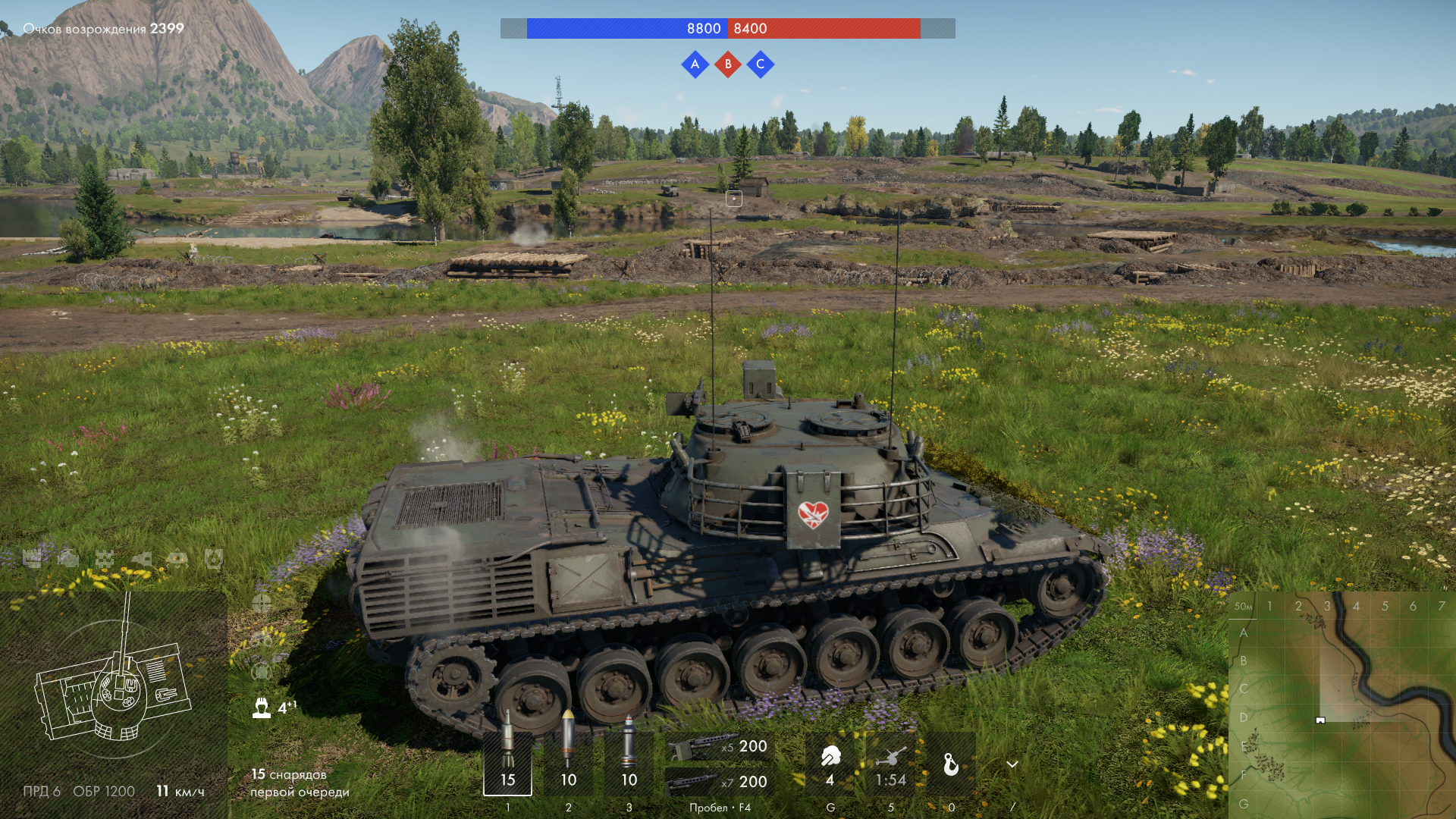
Task: Call the artillery strike support slot
Action: click(890, 762)
